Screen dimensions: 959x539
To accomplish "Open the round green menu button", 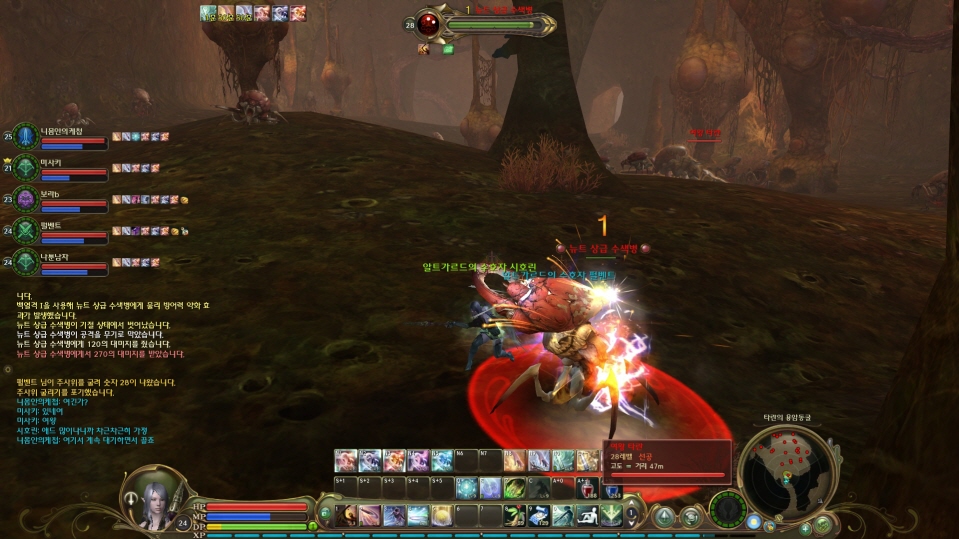I will click(822, 524).
